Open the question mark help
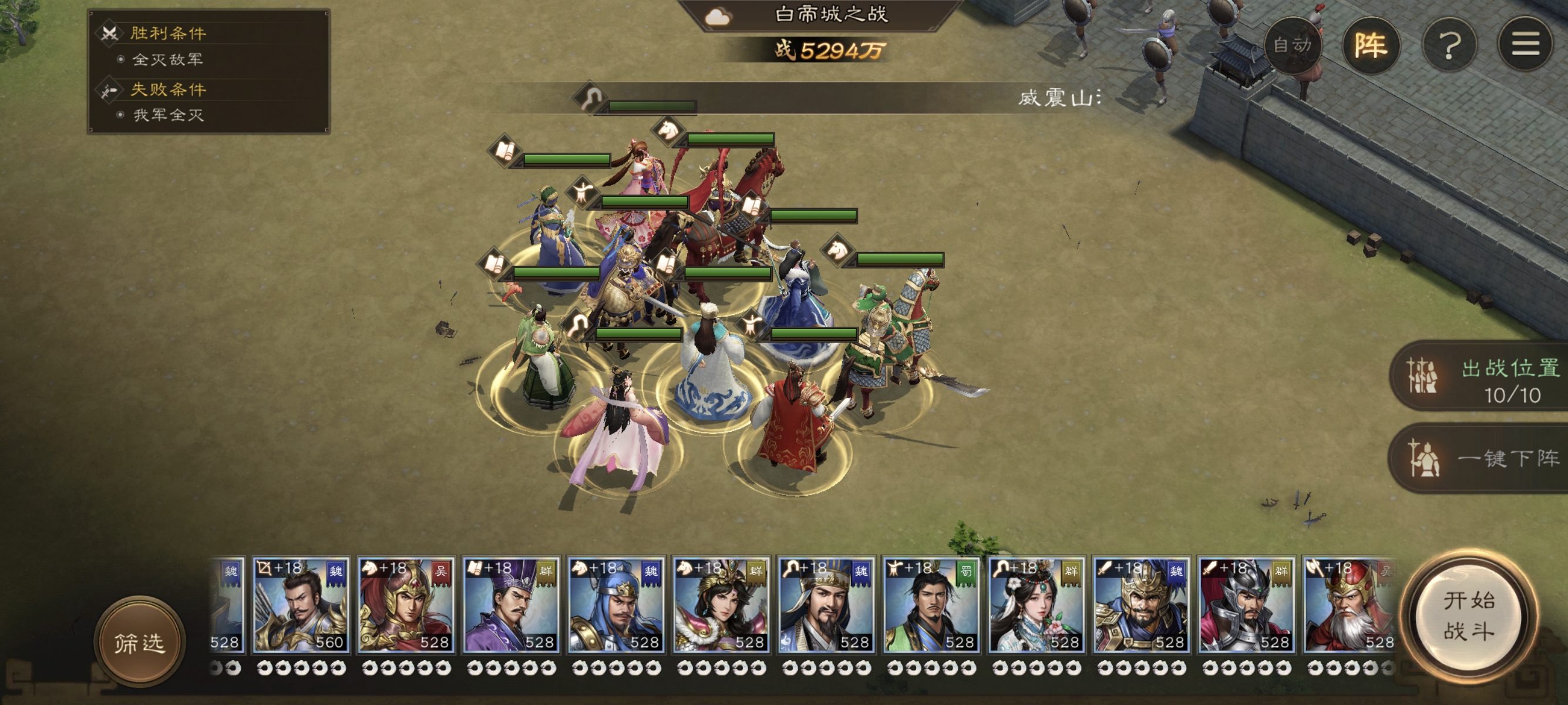Image resolution: width=1568 pixels, height=705 pixels. point(1449,45)
